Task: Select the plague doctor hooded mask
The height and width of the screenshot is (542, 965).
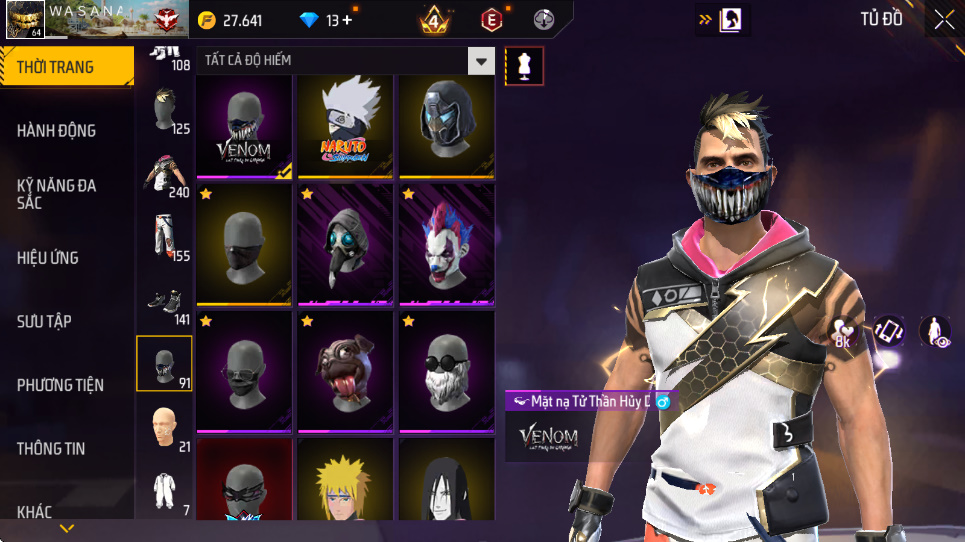Action: [346, 244]
